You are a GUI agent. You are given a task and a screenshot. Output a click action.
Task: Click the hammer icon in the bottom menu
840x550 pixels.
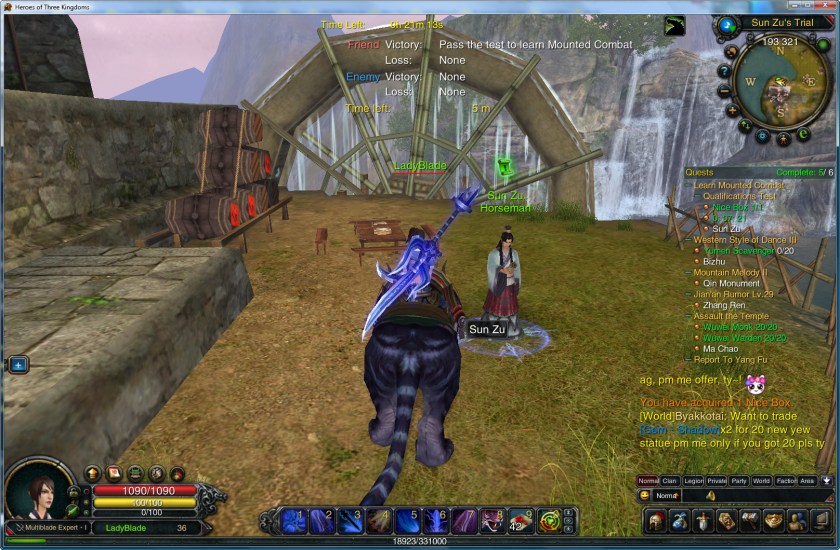(750, 520)
